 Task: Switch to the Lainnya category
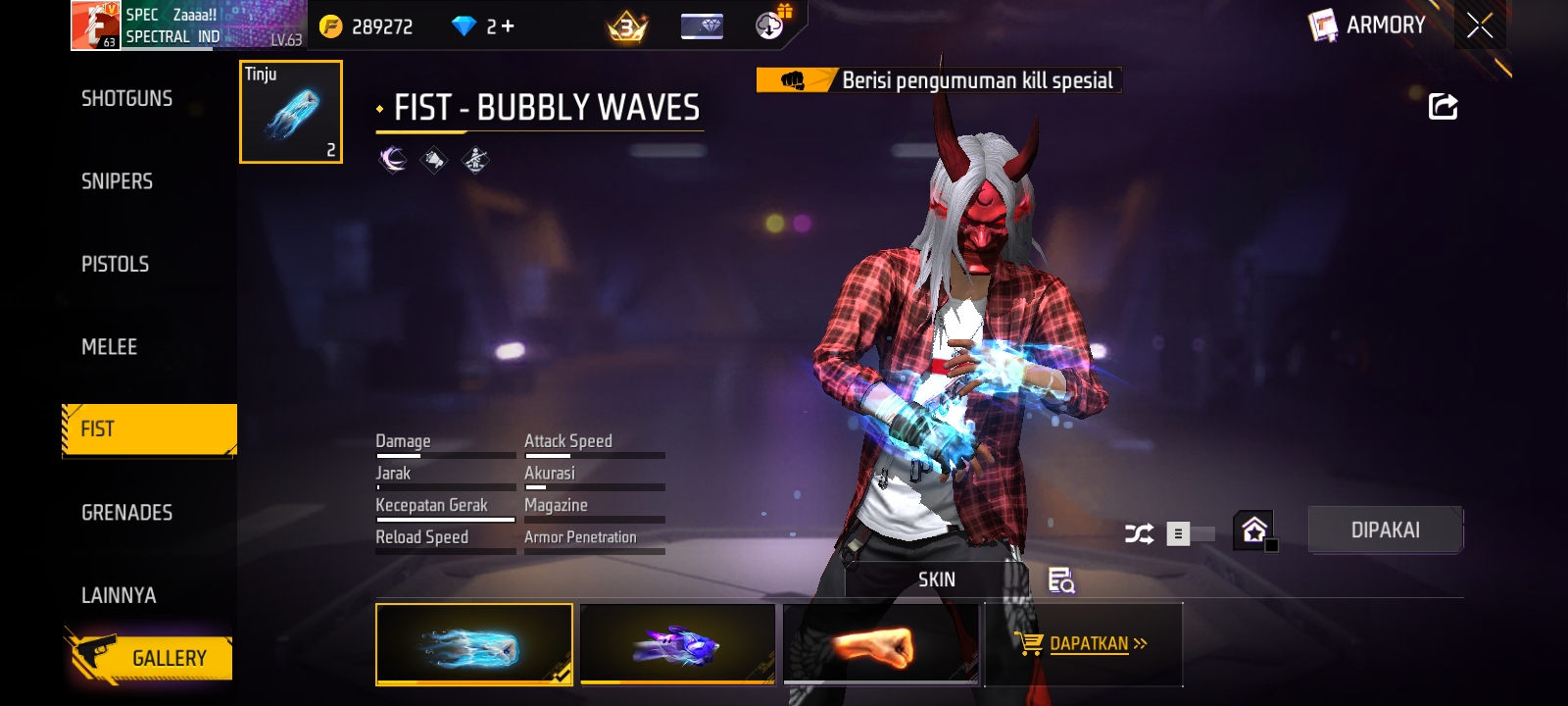[x=119, y=595]
